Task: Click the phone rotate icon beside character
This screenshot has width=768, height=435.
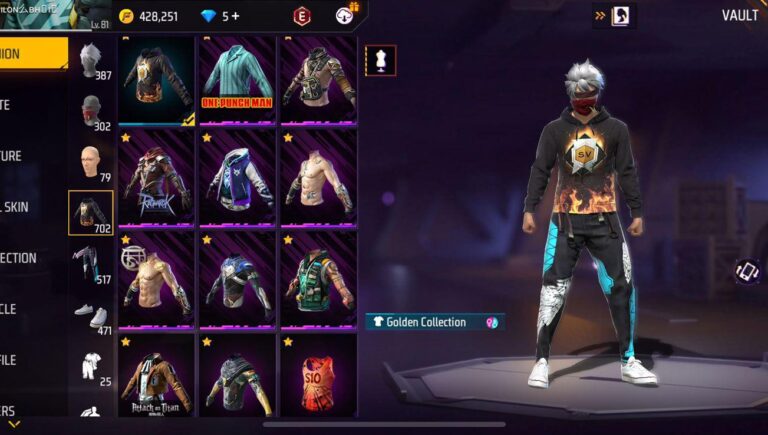Action: [747, 271]
